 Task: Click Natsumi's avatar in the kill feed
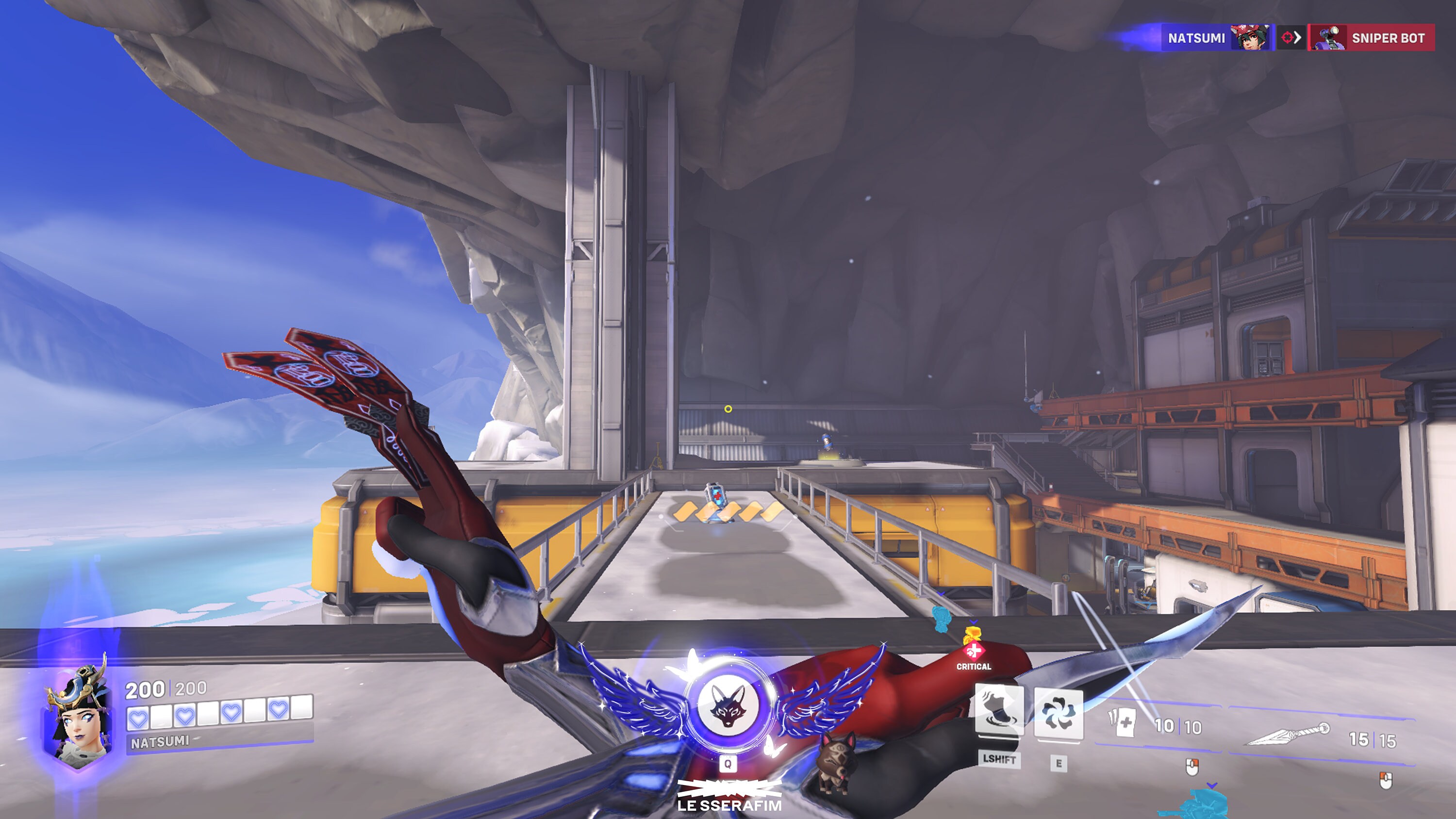click(1251, 38)
